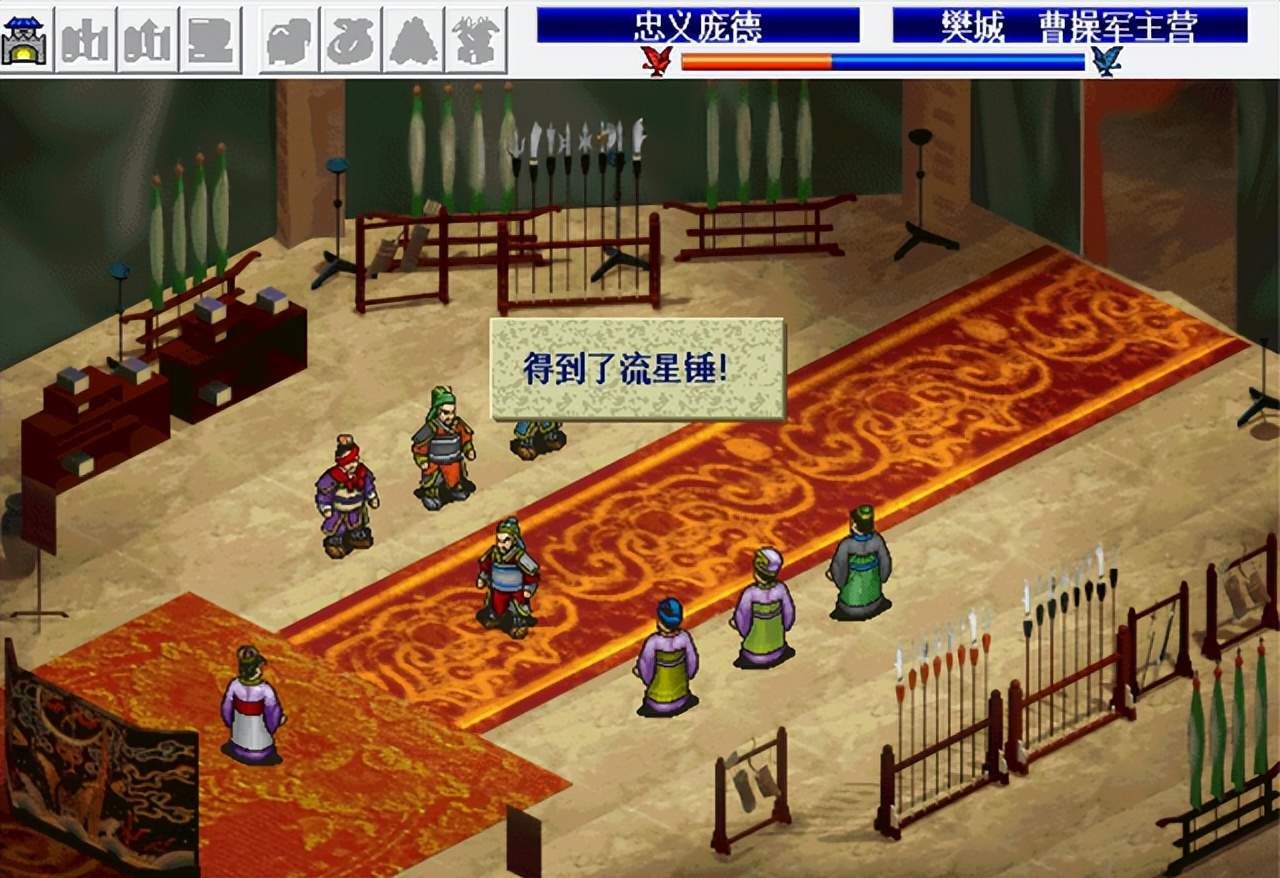Select the greyed-out warrior figure icon
The image size is (1280, 878).
click(475, 40)
